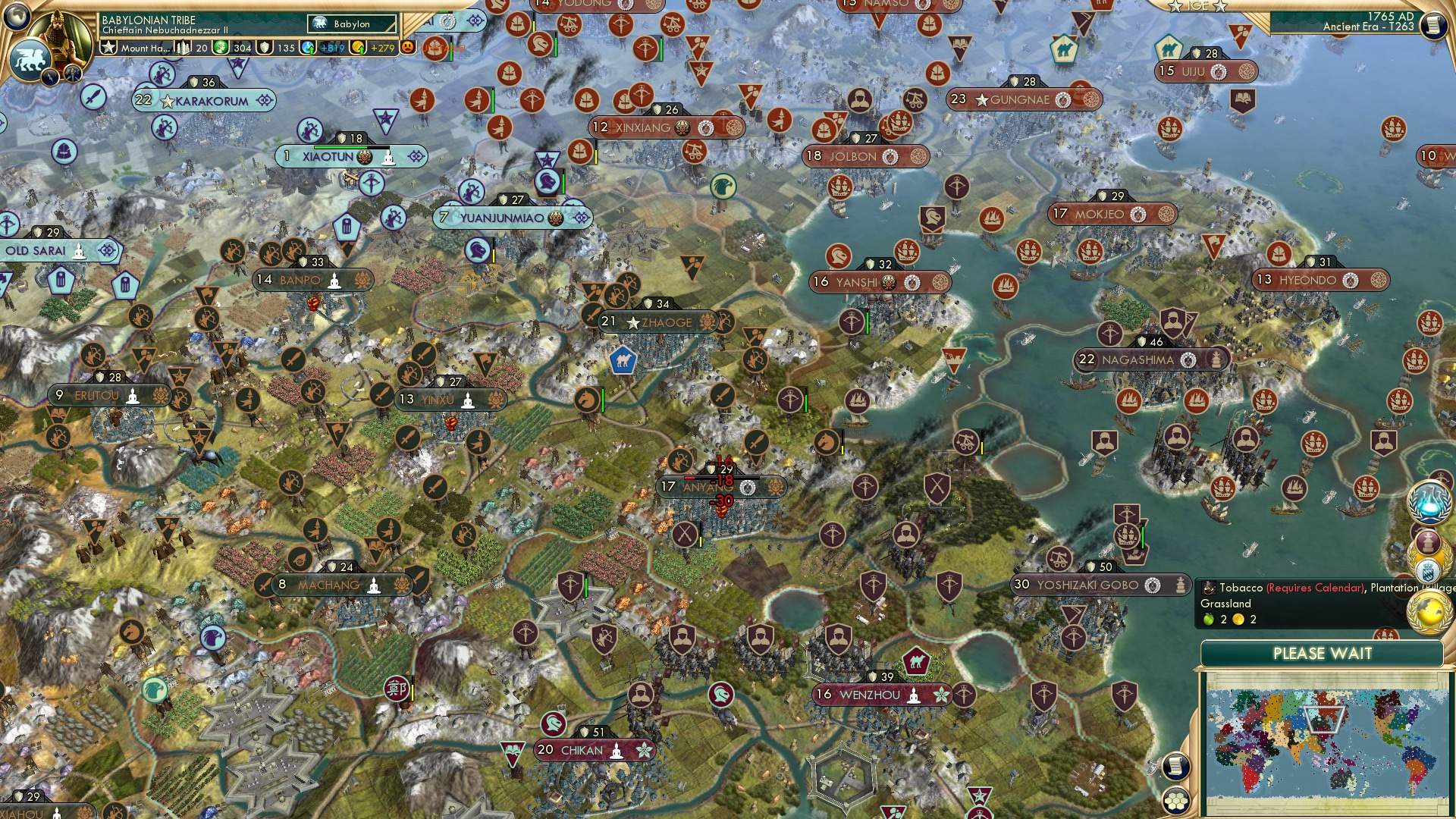
Task: Toggle the hexagon strategic view icon
Action: click(x=1175, y=802)
